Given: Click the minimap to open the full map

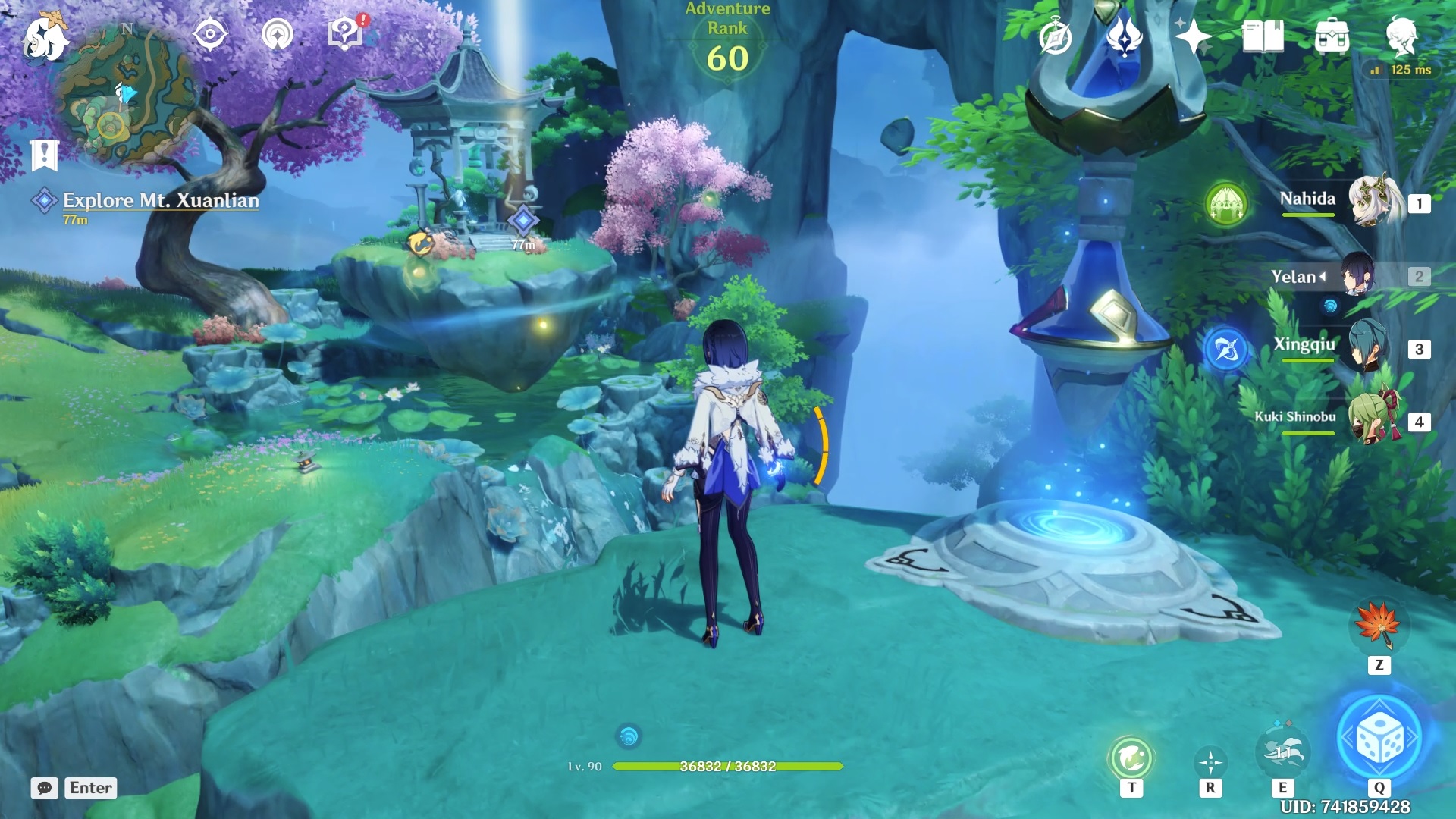Looking at the screenshot, I should 121,91.
